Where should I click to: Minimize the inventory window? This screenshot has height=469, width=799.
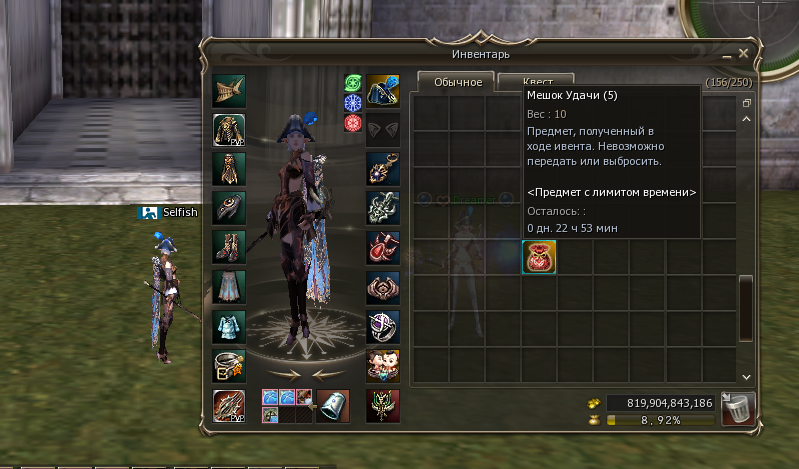tap(726, 54)
